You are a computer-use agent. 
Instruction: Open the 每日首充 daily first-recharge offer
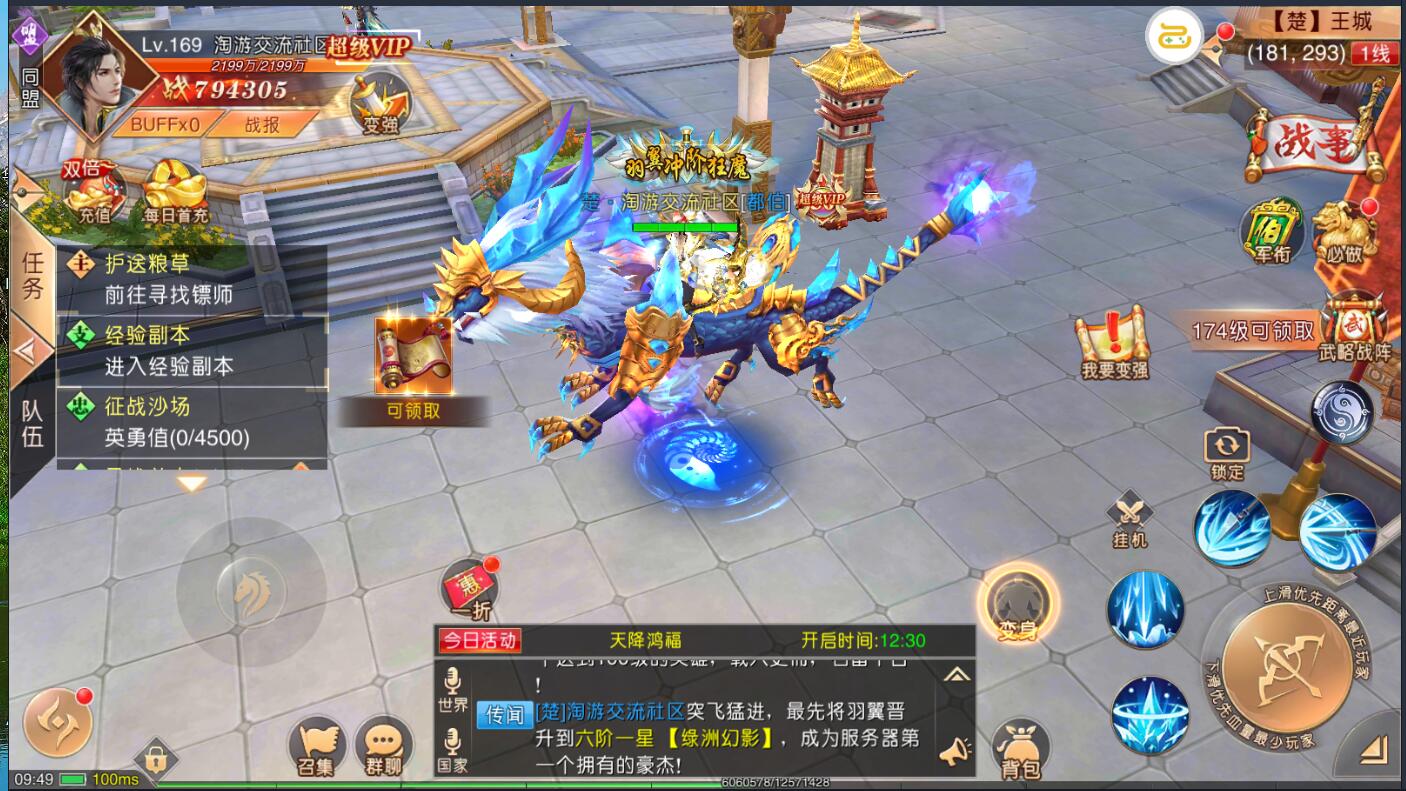click(x=176, y=191)
